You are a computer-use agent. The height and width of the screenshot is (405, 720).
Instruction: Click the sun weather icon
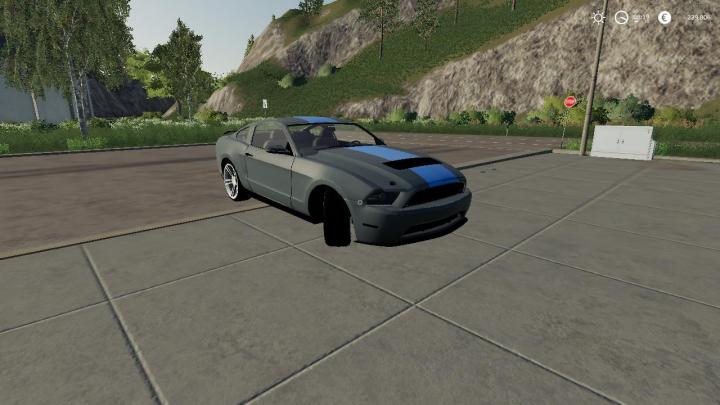(x=598, y=17)
